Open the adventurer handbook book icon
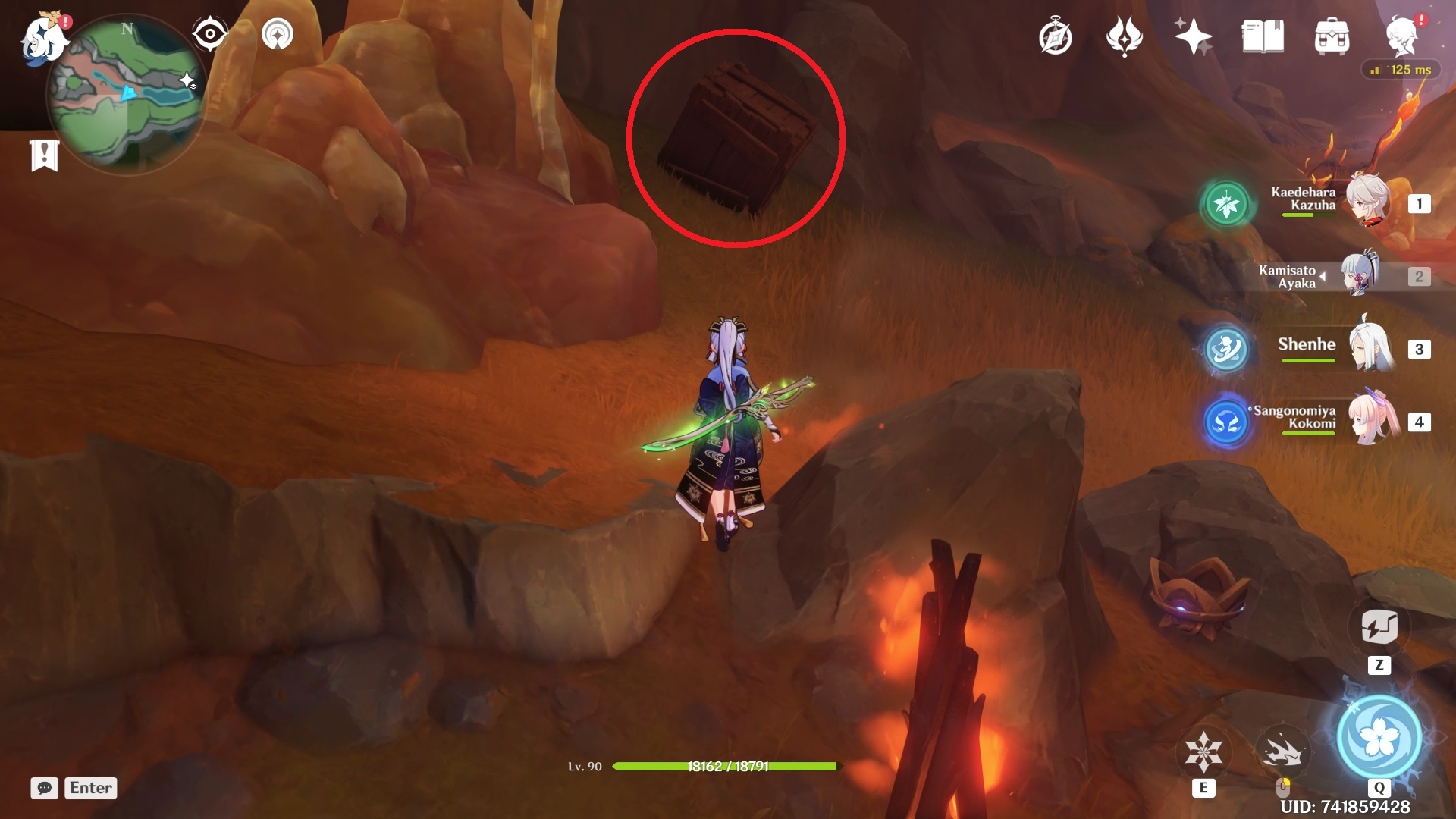1456x819 pixels. 1263,36
